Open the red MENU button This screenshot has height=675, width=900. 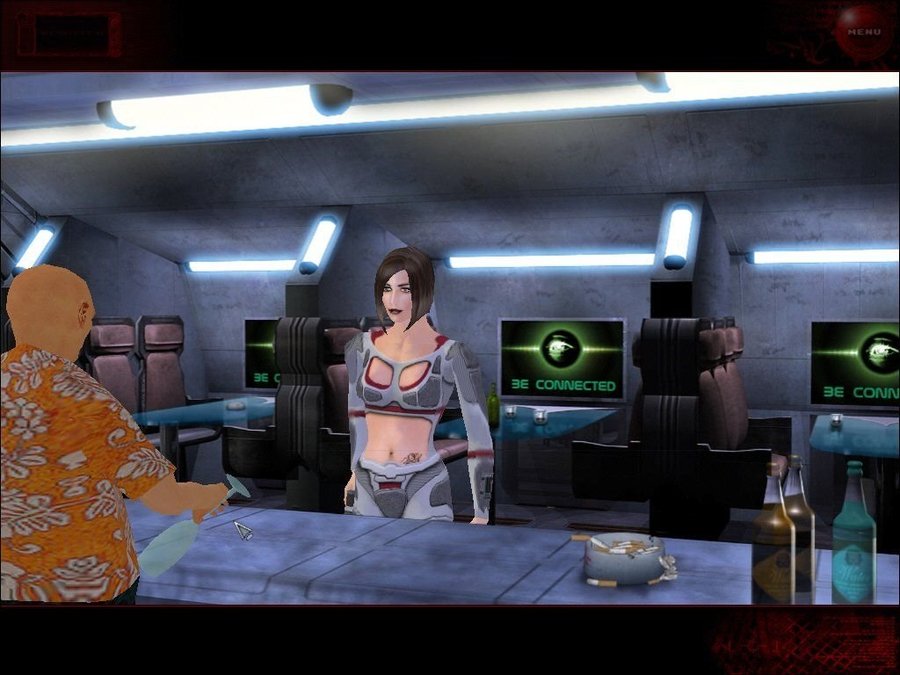[x=863, y=30]
